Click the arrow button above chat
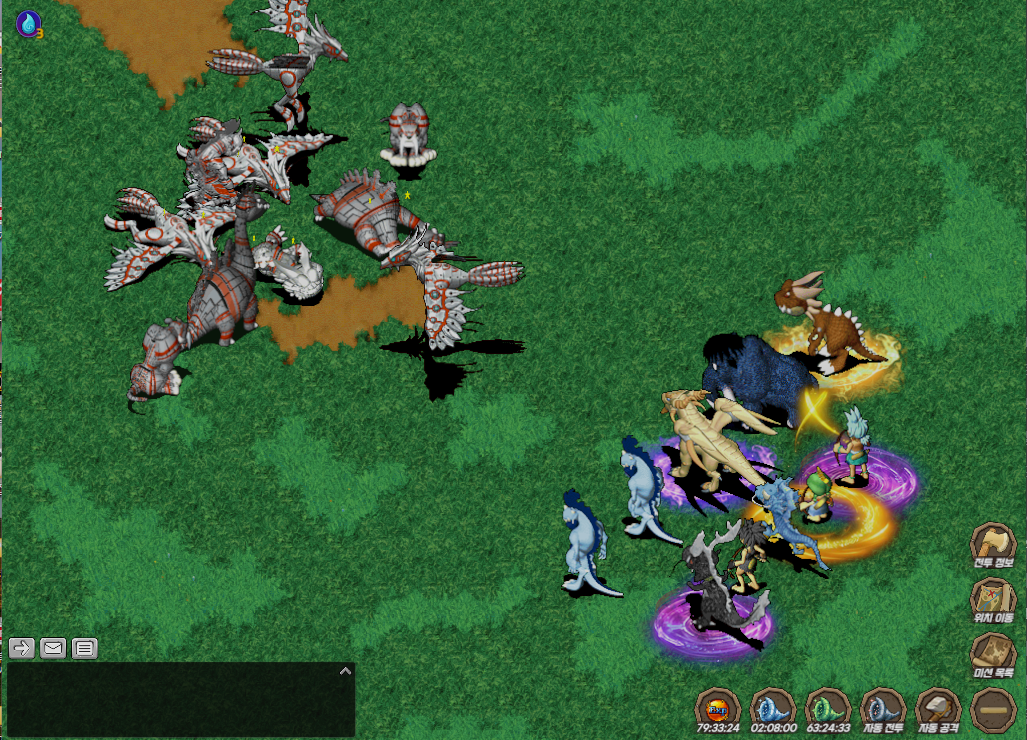The width and height of the screenshot is (1027, 740). 22,648
